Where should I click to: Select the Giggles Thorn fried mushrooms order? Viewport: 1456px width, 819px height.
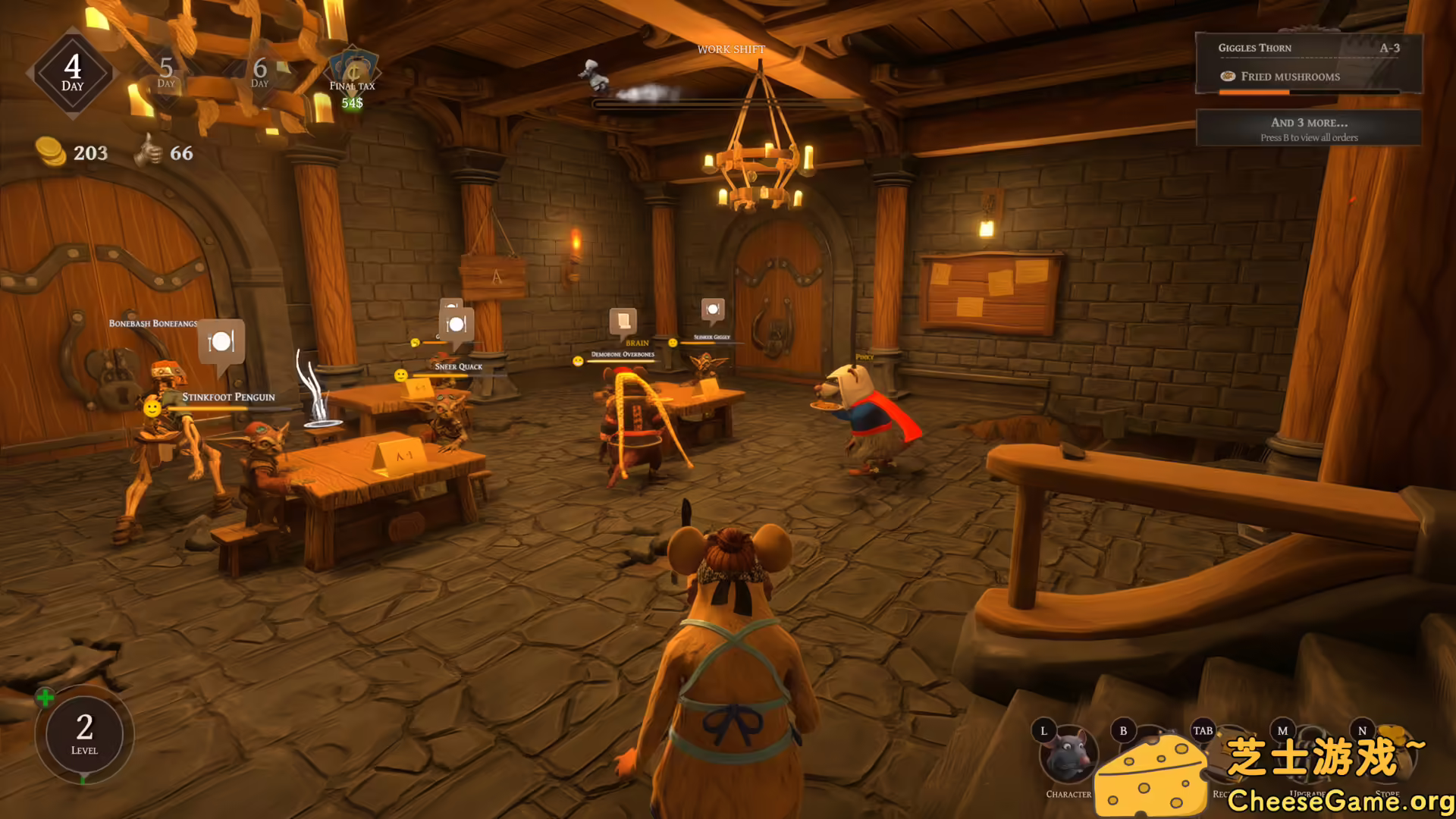[1308, 63]
